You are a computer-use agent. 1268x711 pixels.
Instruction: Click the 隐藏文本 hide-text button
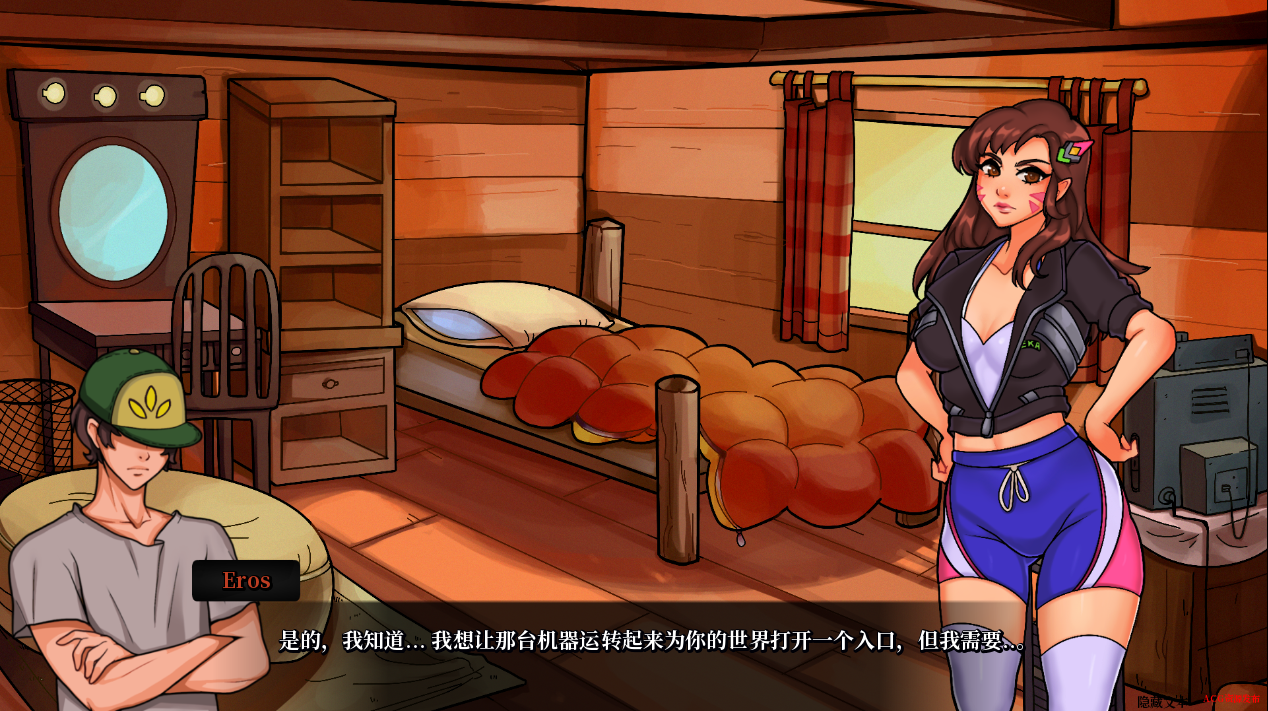point(1161,701)
